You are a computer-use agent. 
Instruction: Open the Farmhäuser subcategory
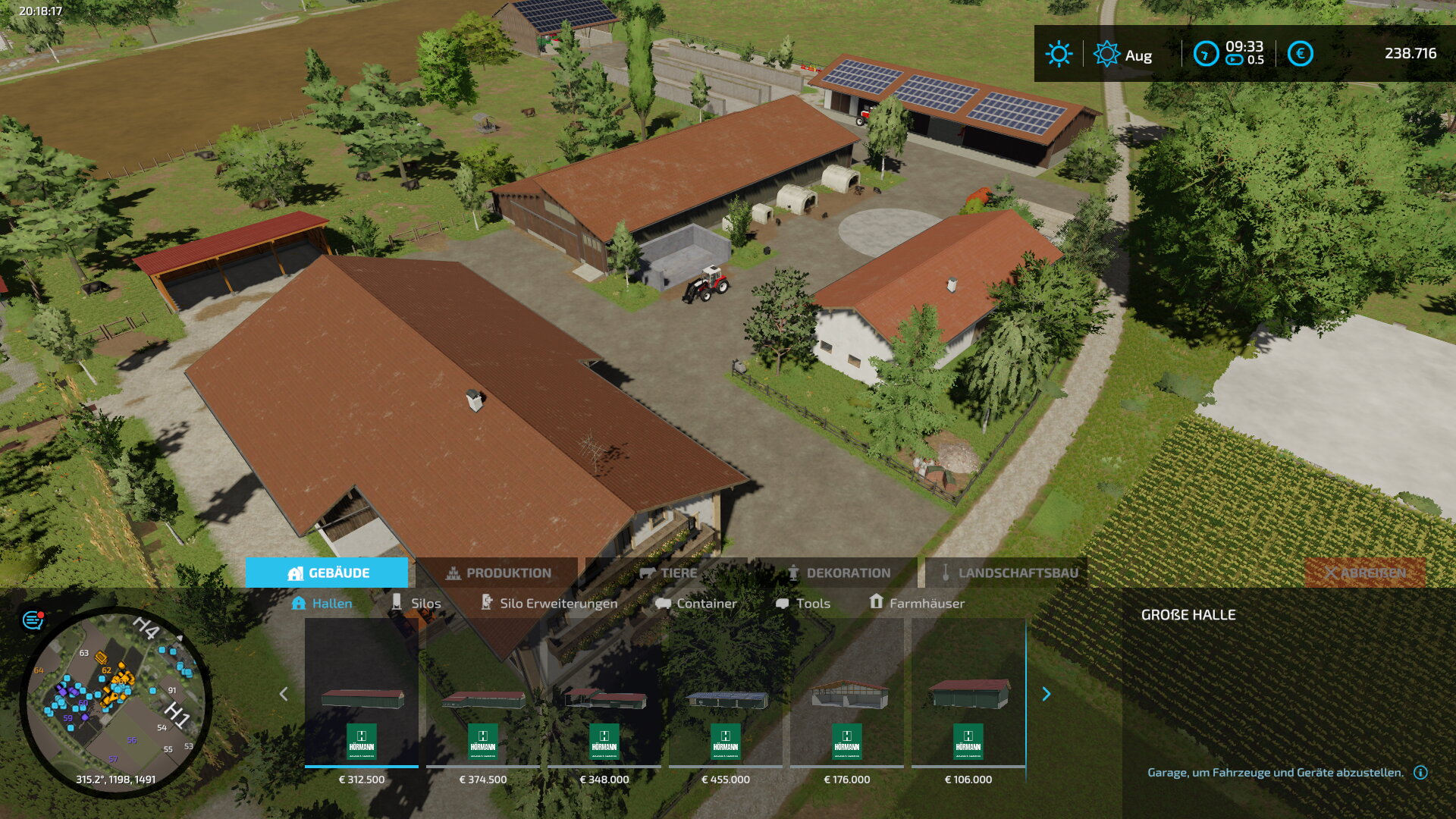click(x=917, y=603)
